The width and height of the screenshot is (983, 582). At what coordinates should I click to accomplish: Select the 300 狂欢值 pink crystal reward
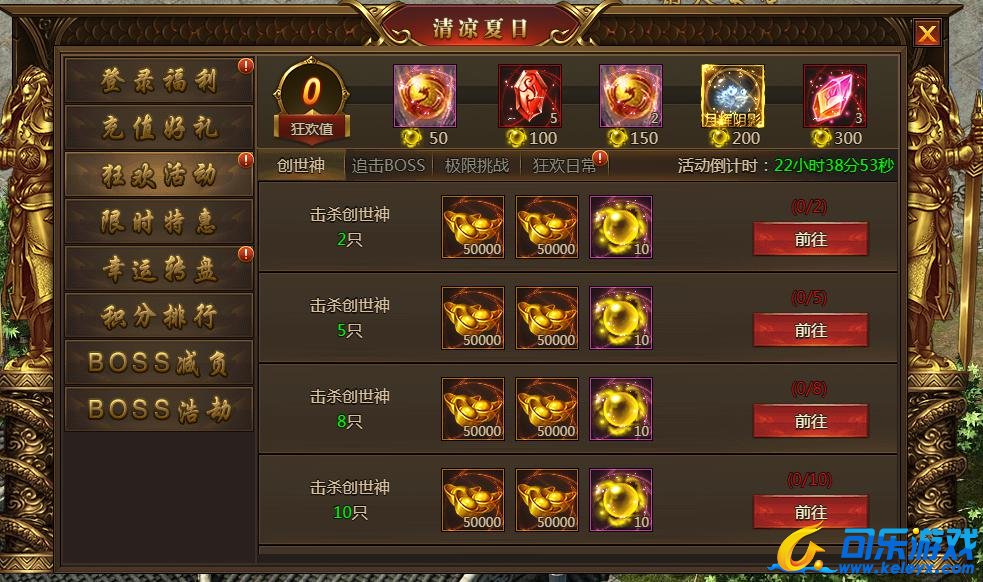click(x=834, y=96)
